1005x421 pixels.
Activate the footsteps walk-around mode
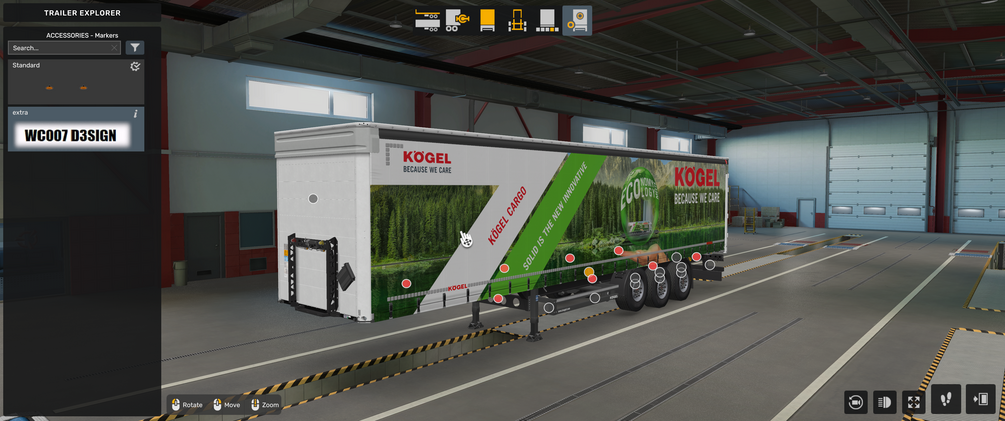[x=946, y=399]
